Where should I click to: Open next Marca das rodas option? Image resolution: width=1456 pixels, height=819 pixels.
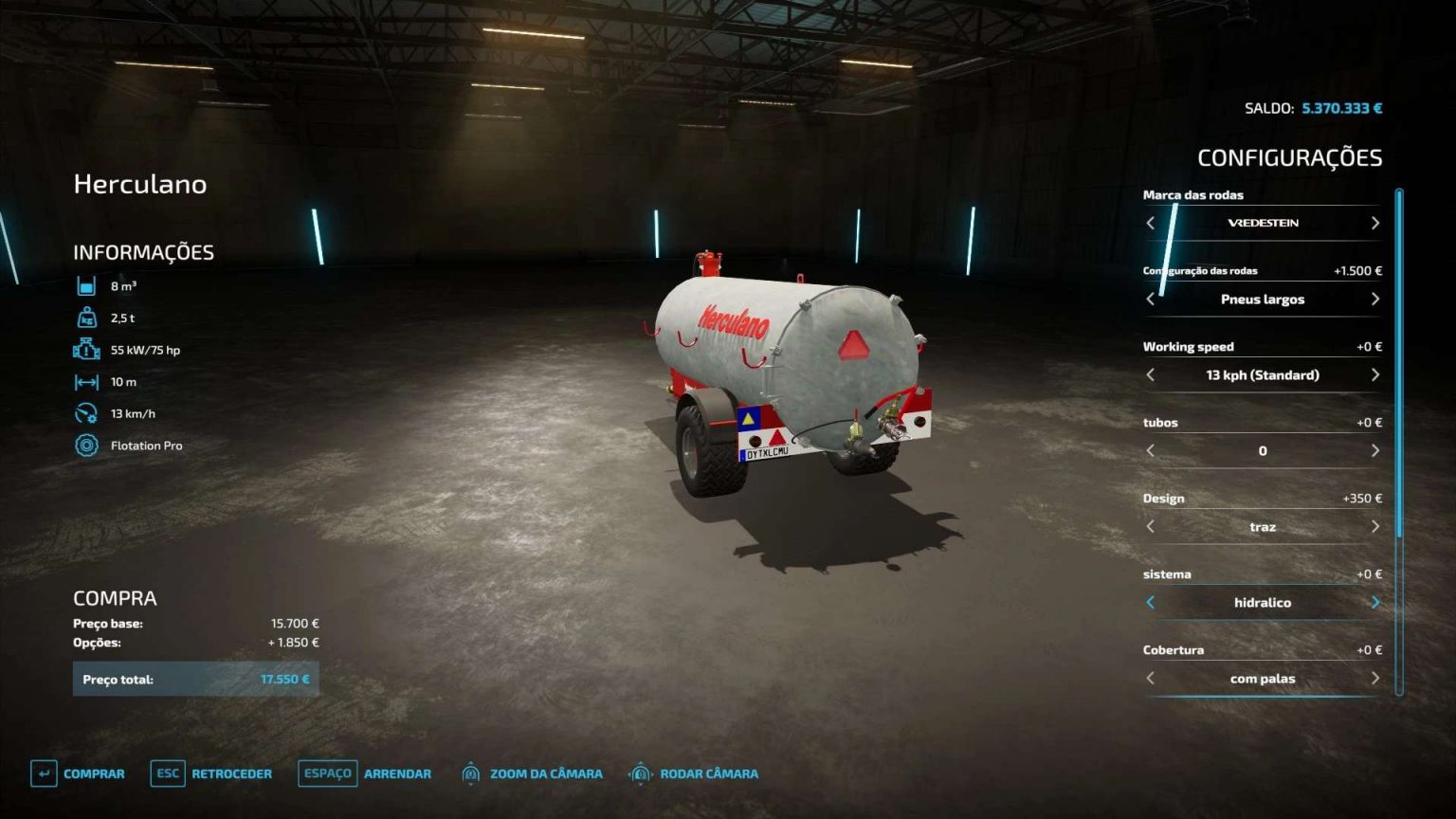(x=1374, y=223)
